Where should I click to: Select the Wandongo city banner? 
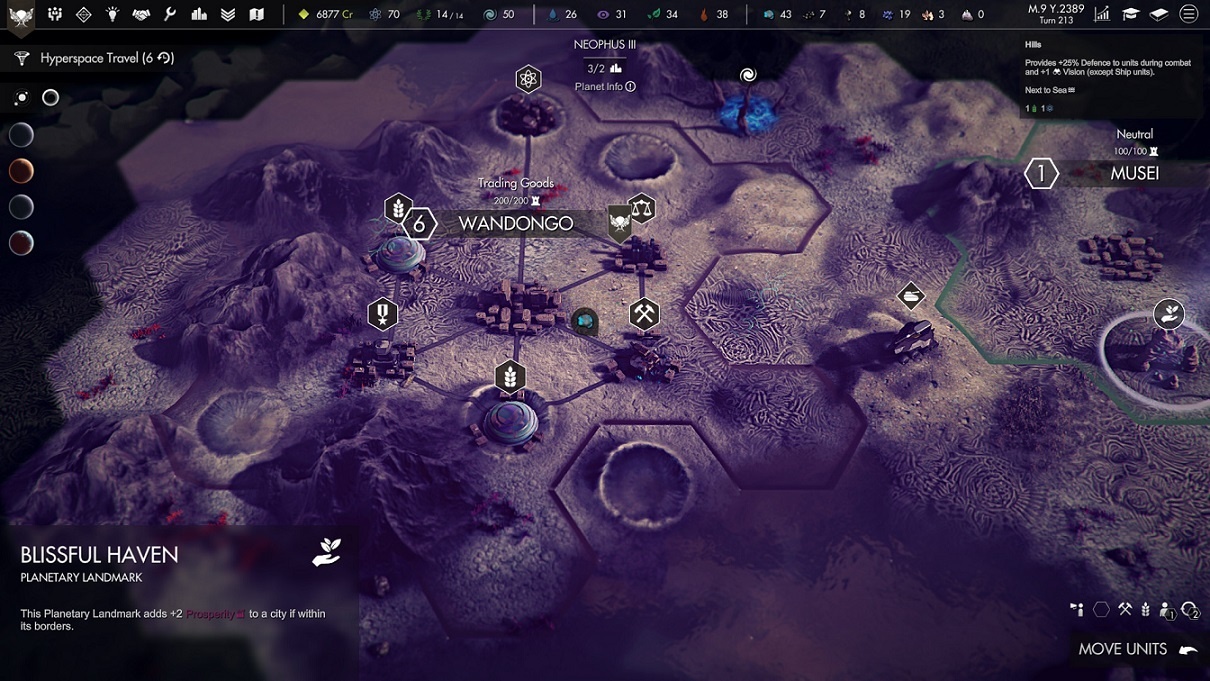tap(515, 223)
